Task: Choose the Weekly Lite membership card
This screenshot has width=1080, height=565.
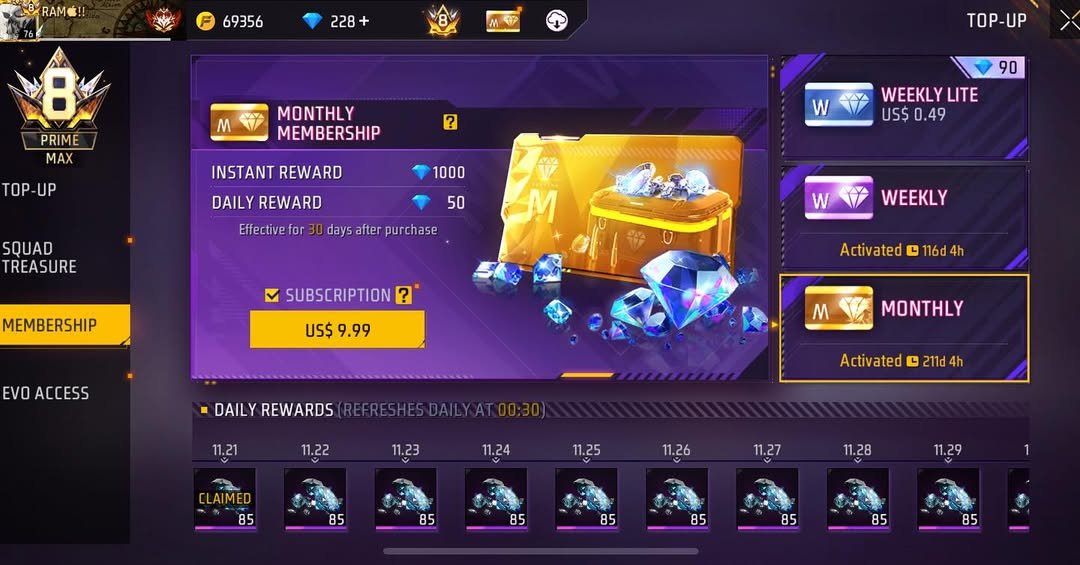Action: tap(903, 105)
